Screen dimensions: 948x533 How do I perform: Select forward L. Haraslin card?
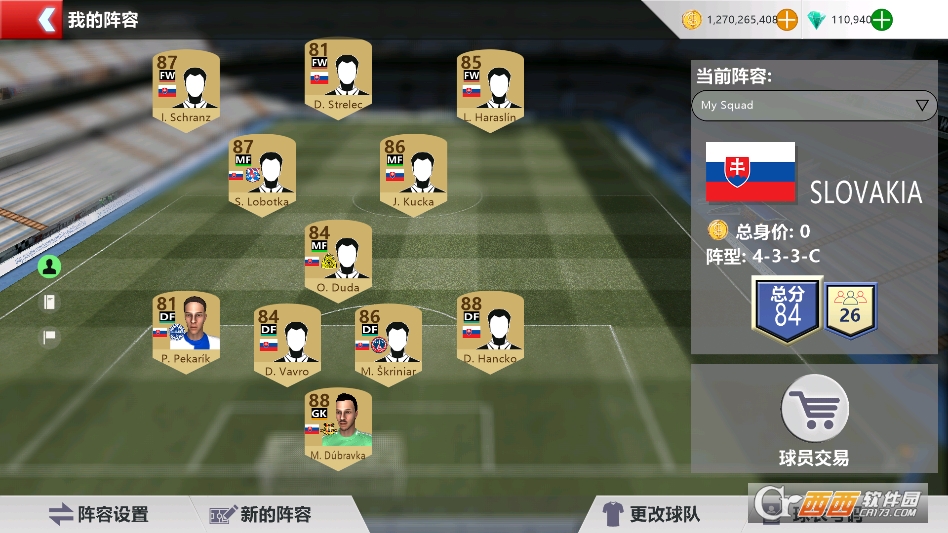[x=490, y=86]
